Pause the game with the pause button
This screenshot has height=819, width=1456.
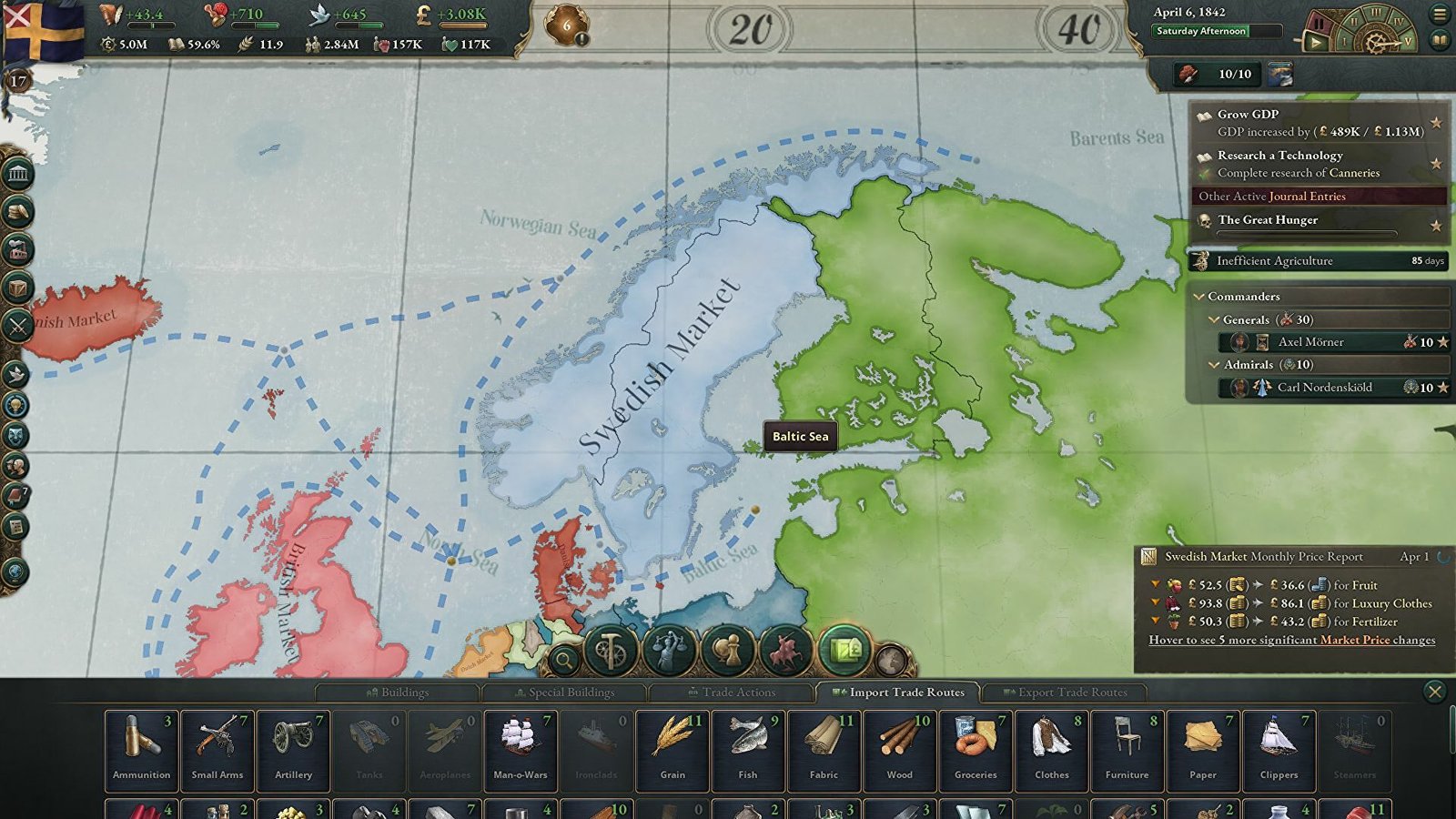coord(1319,24)
